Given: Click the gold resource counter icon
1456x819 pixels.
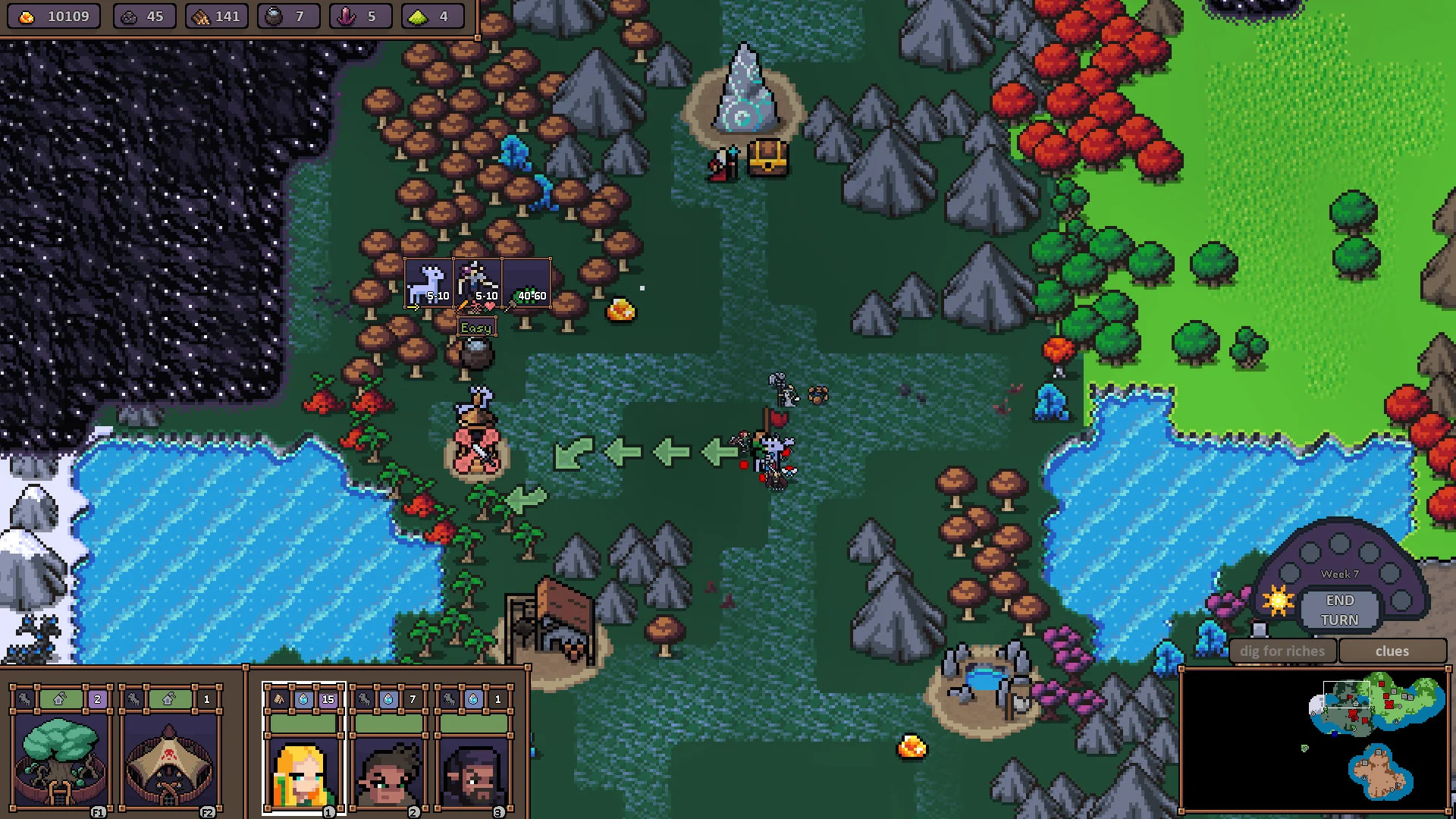Looking at the screenshot, I should coord(27,16).
